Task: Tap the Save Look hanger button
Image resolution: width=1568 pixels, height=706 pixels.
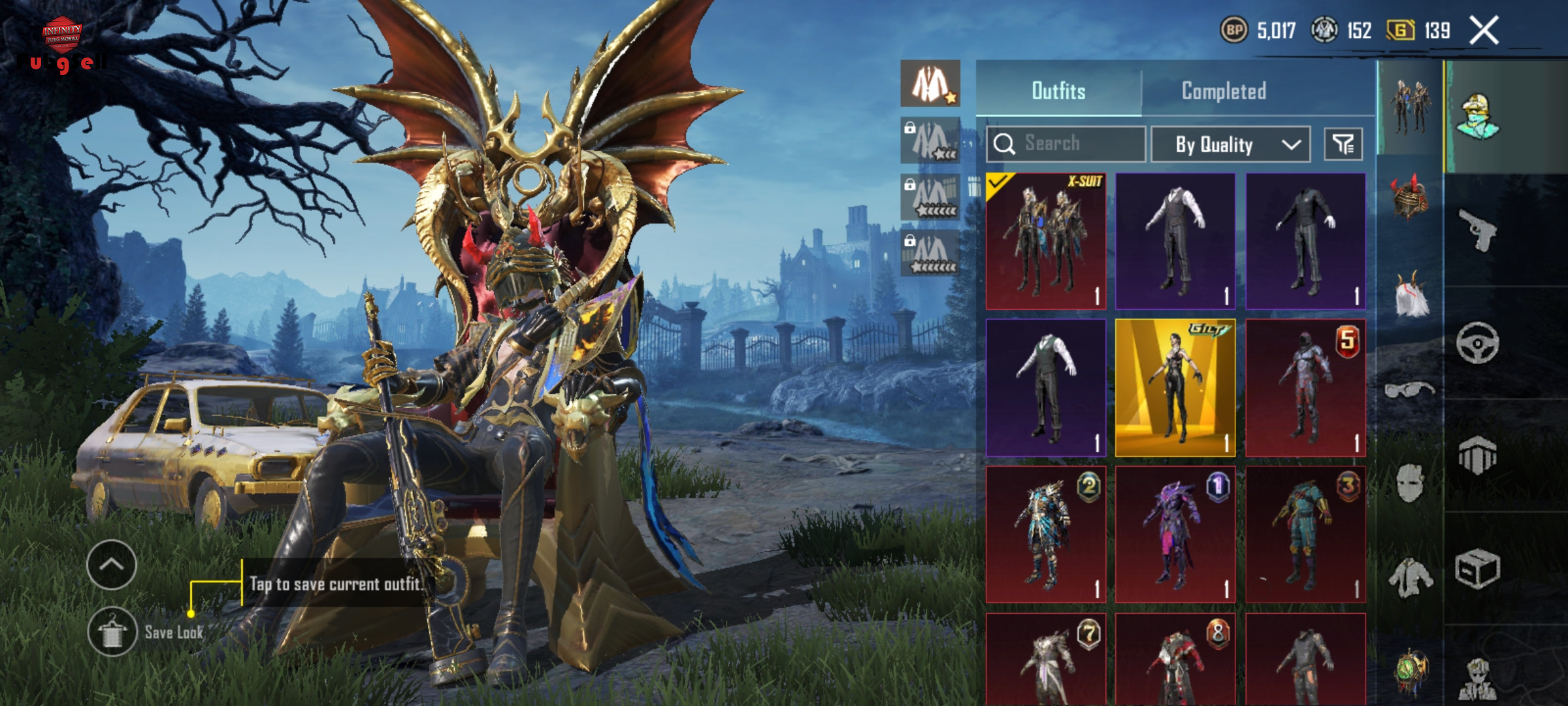Action: coord(112,632)
